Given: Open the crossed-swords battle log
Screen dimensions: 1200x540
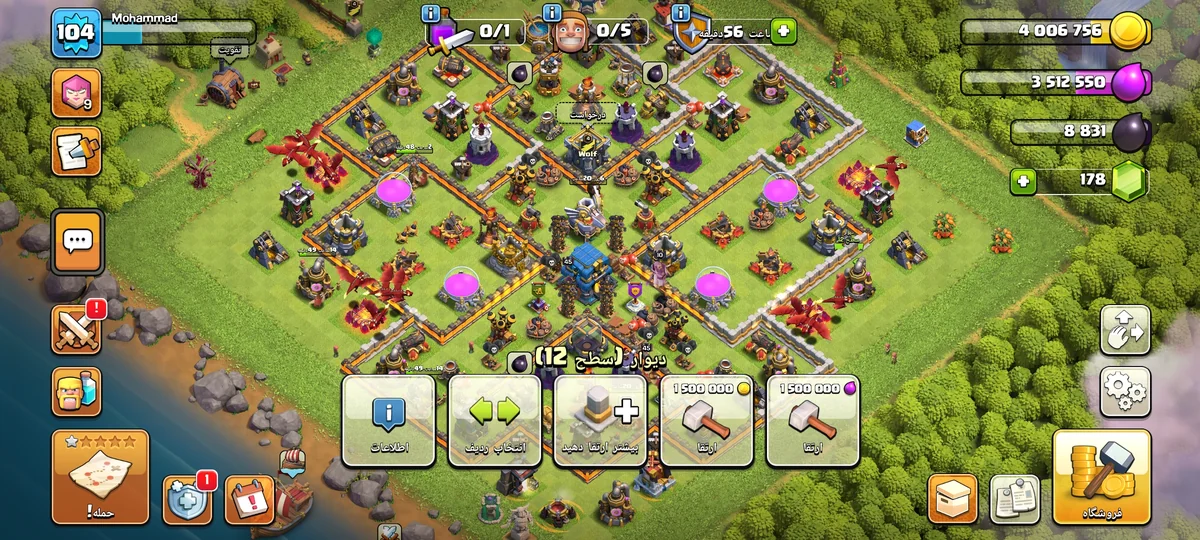Looking at the screenshot, I should (77, 329).
